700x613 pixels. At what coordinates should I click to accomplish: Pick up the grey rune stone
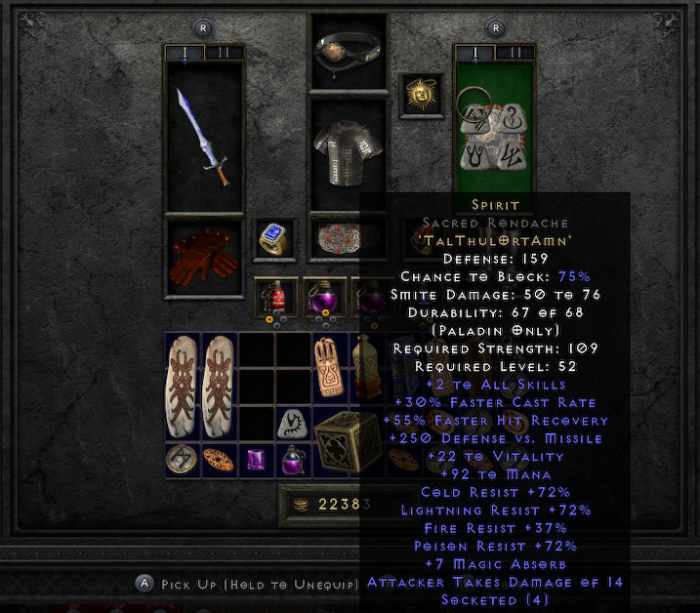point(292,424)
